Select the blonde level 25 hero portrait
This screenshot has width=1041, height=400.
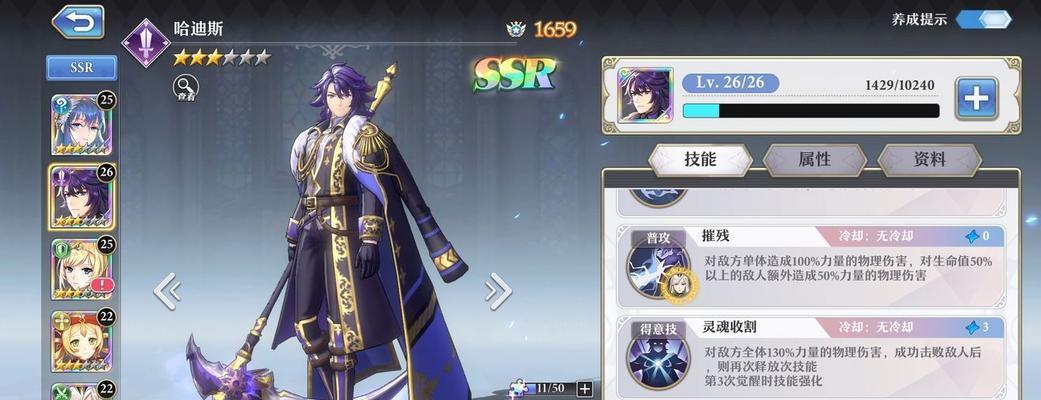pyautogui.click(x=81, y=268)
